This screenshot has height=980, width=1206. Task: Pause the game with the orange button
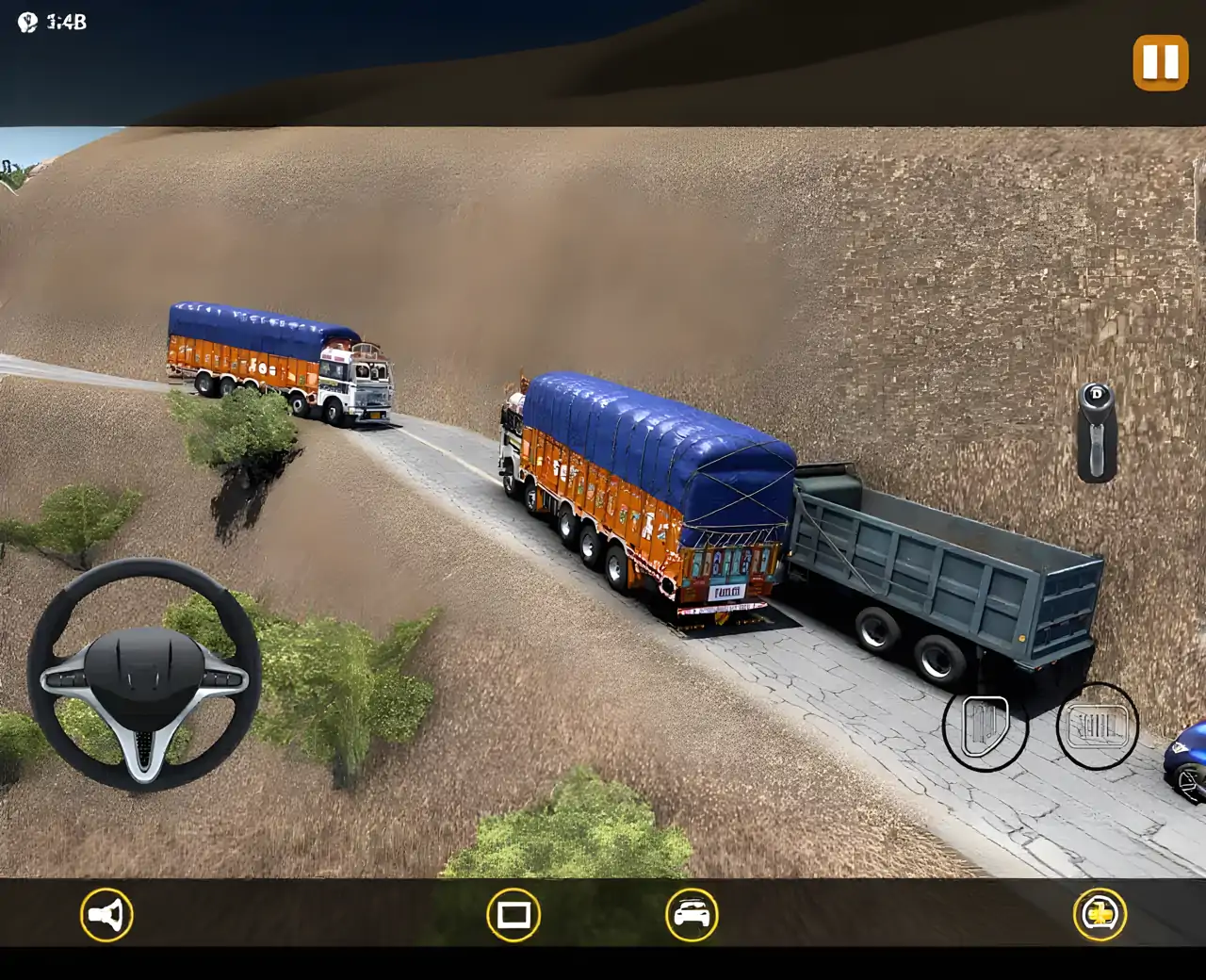[x=1160, y=62]
